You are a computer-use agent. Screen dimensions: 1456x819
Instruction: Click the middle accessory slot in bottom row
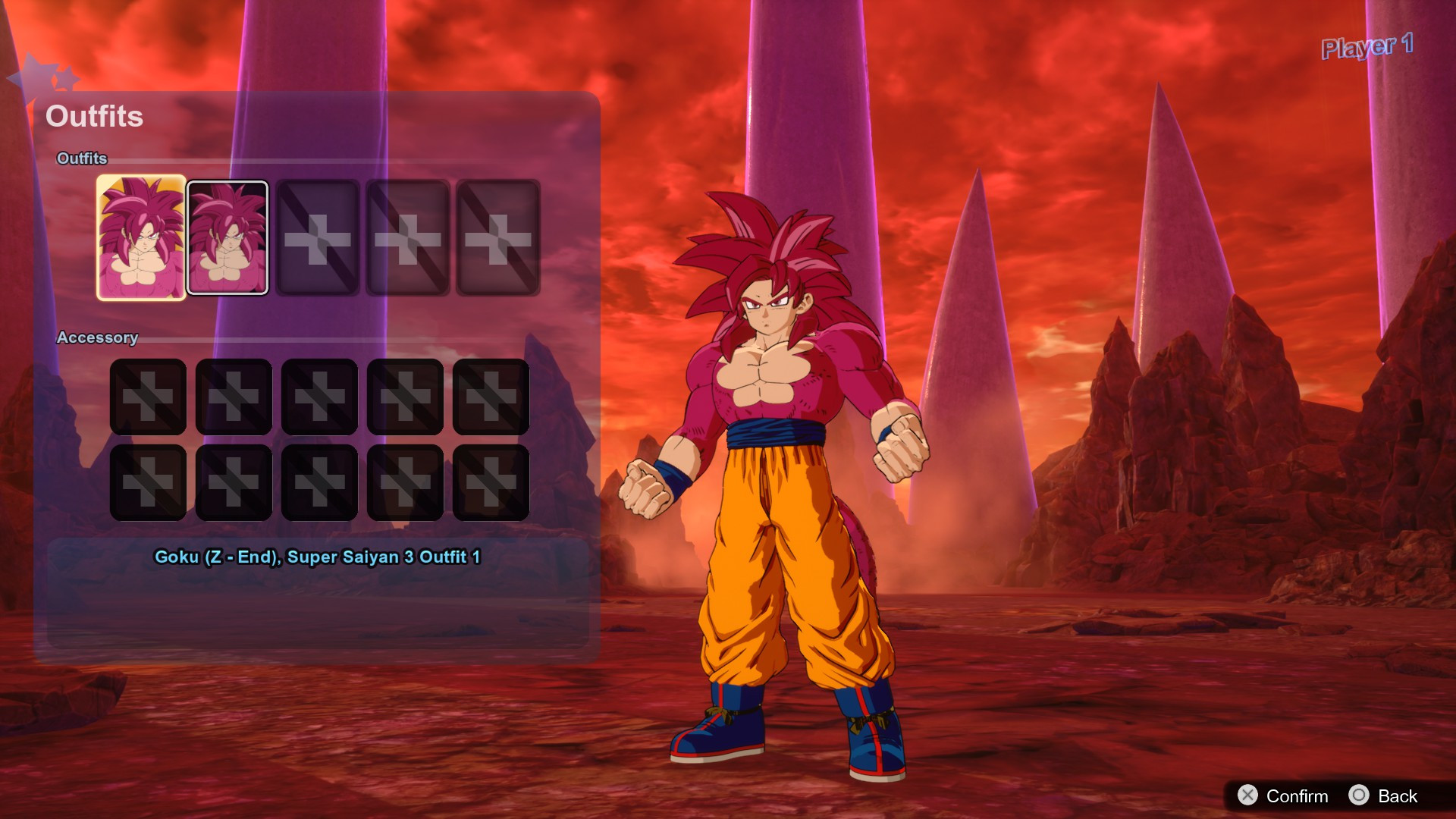(319, 482)
